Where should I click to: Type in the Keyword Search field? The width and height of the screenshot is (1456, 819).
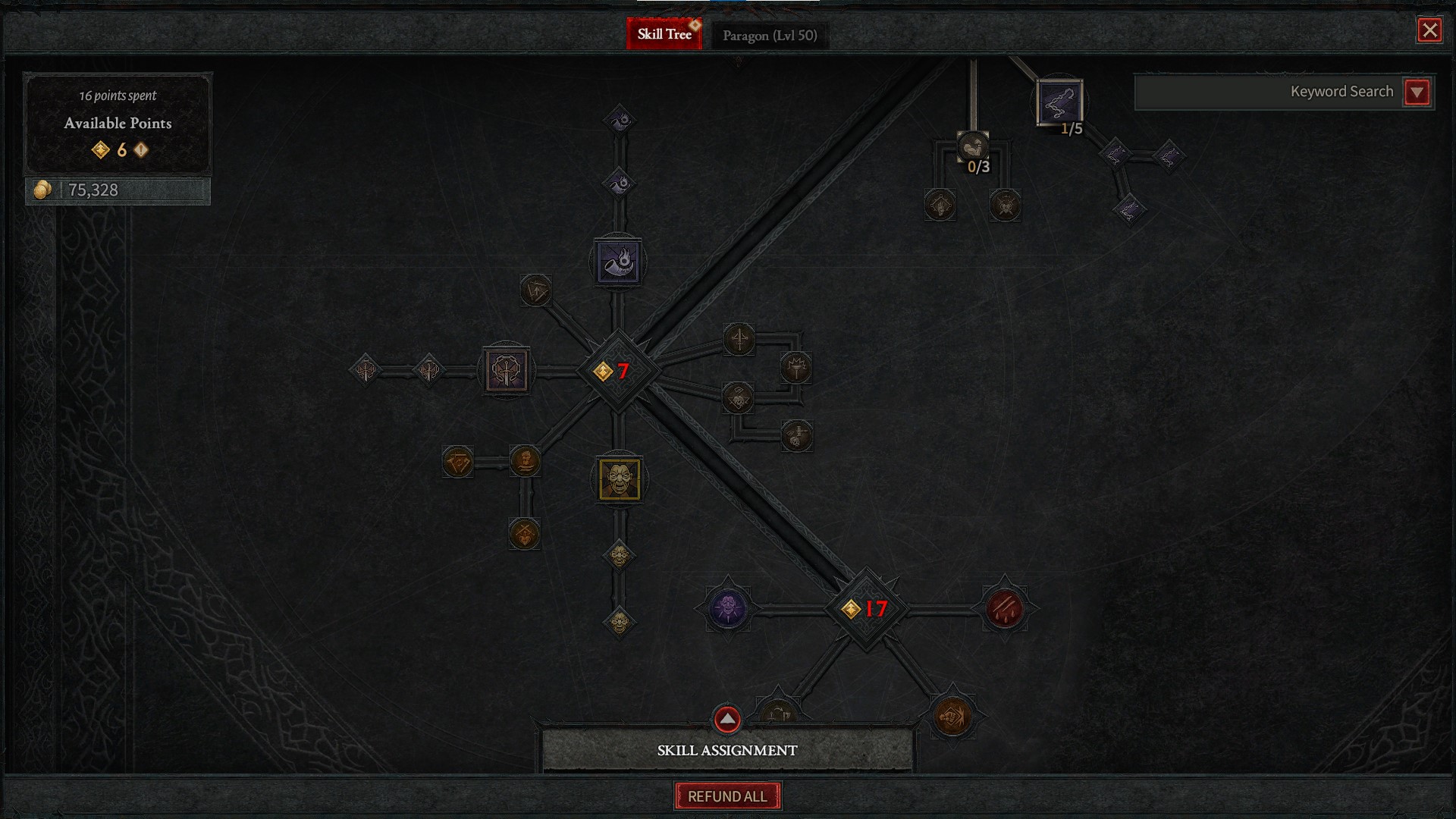[1268, 93]
